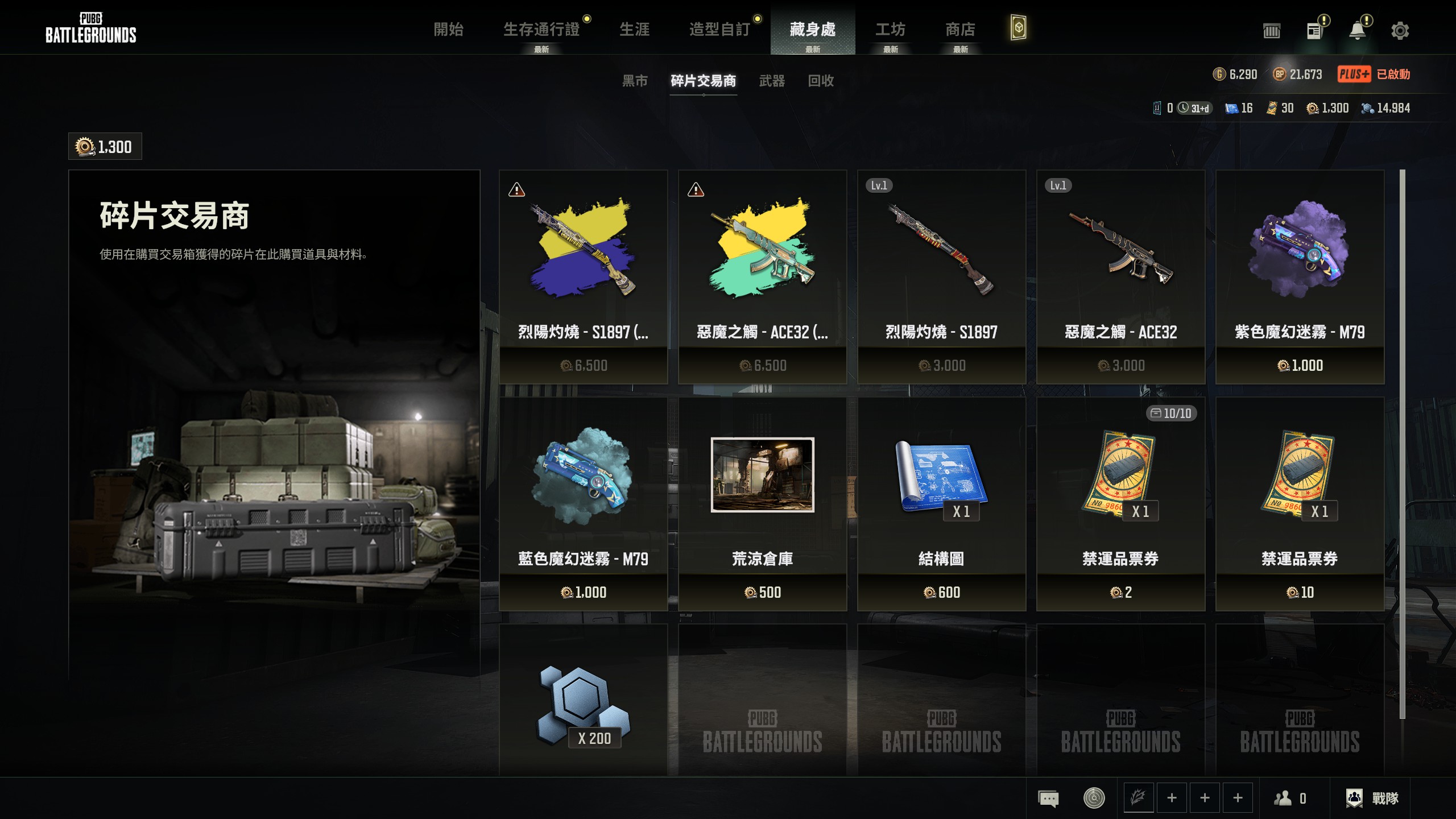
Task: Open the chat bubble icon
Action: click(x=1048, y=798)
